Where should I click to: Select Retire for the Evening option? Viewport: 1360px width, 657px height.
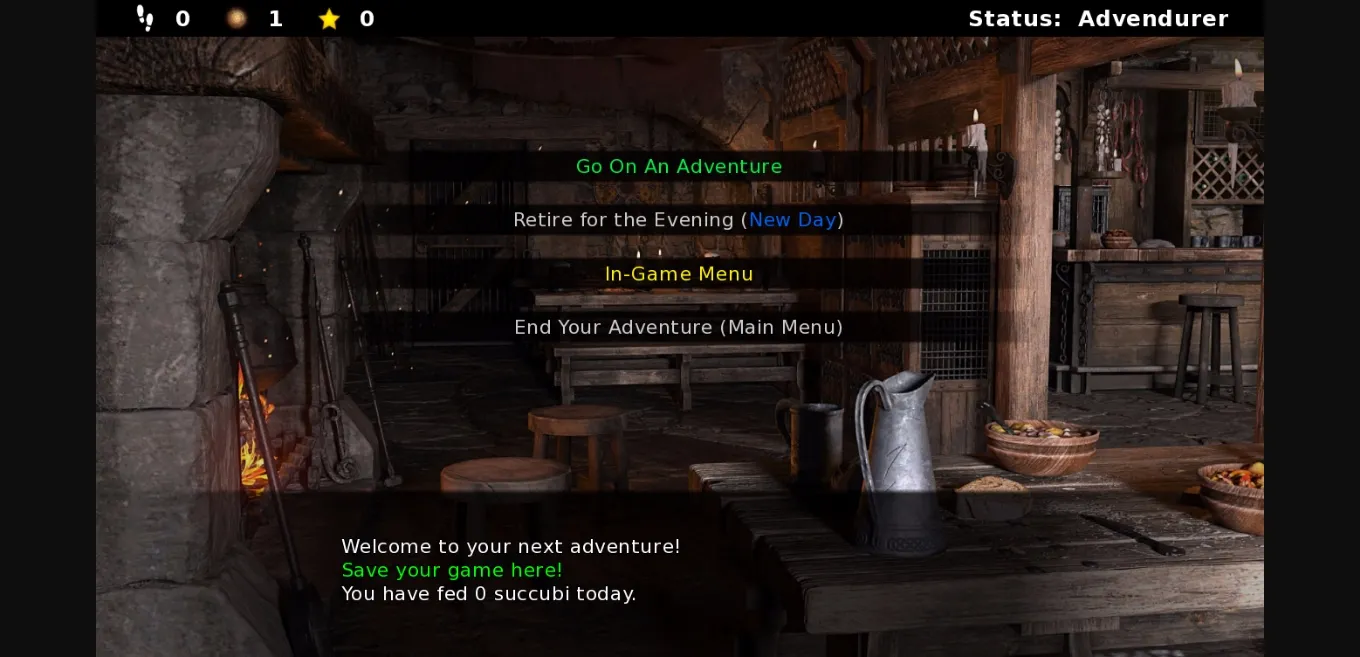click(678, 220)
